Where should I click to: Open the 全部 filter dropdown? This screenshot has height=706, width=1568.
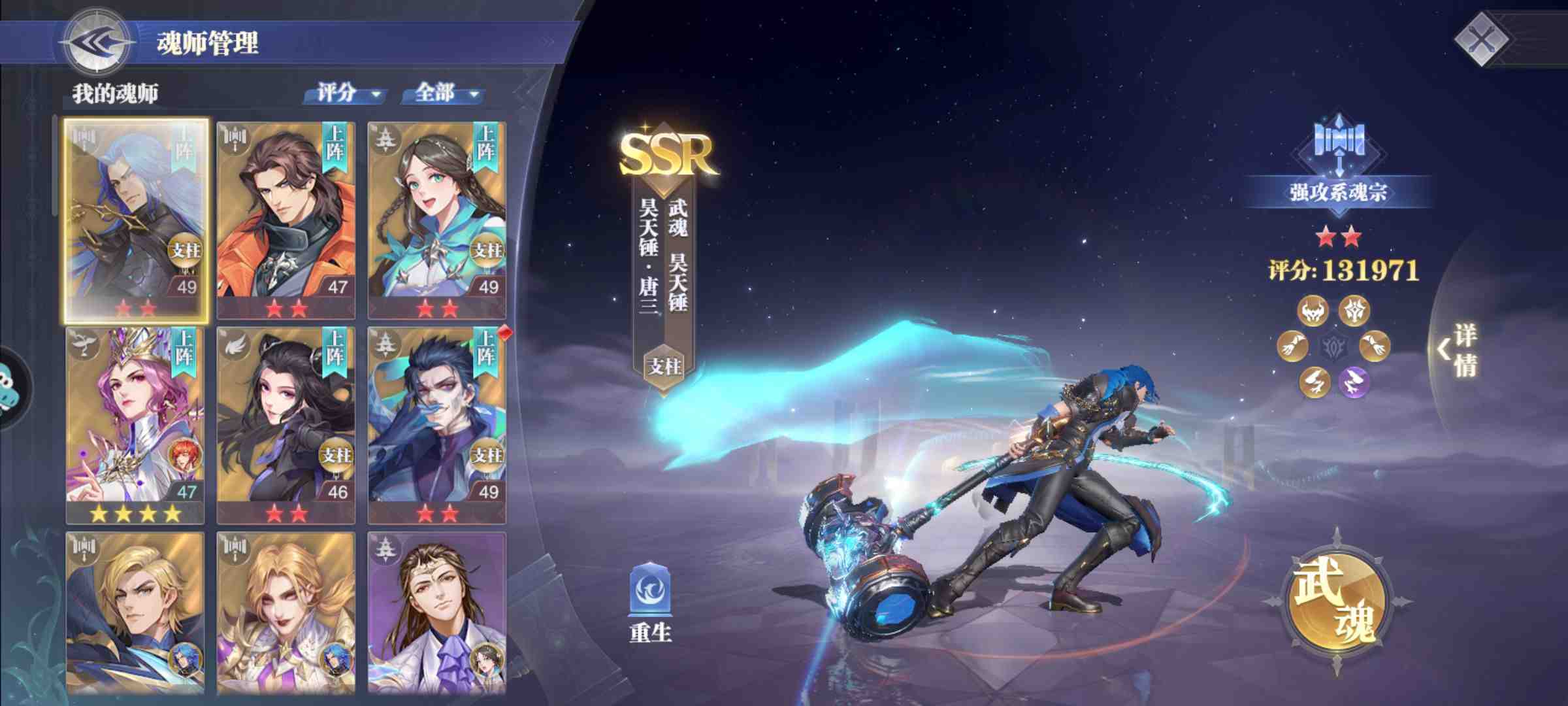coord(444,93)
